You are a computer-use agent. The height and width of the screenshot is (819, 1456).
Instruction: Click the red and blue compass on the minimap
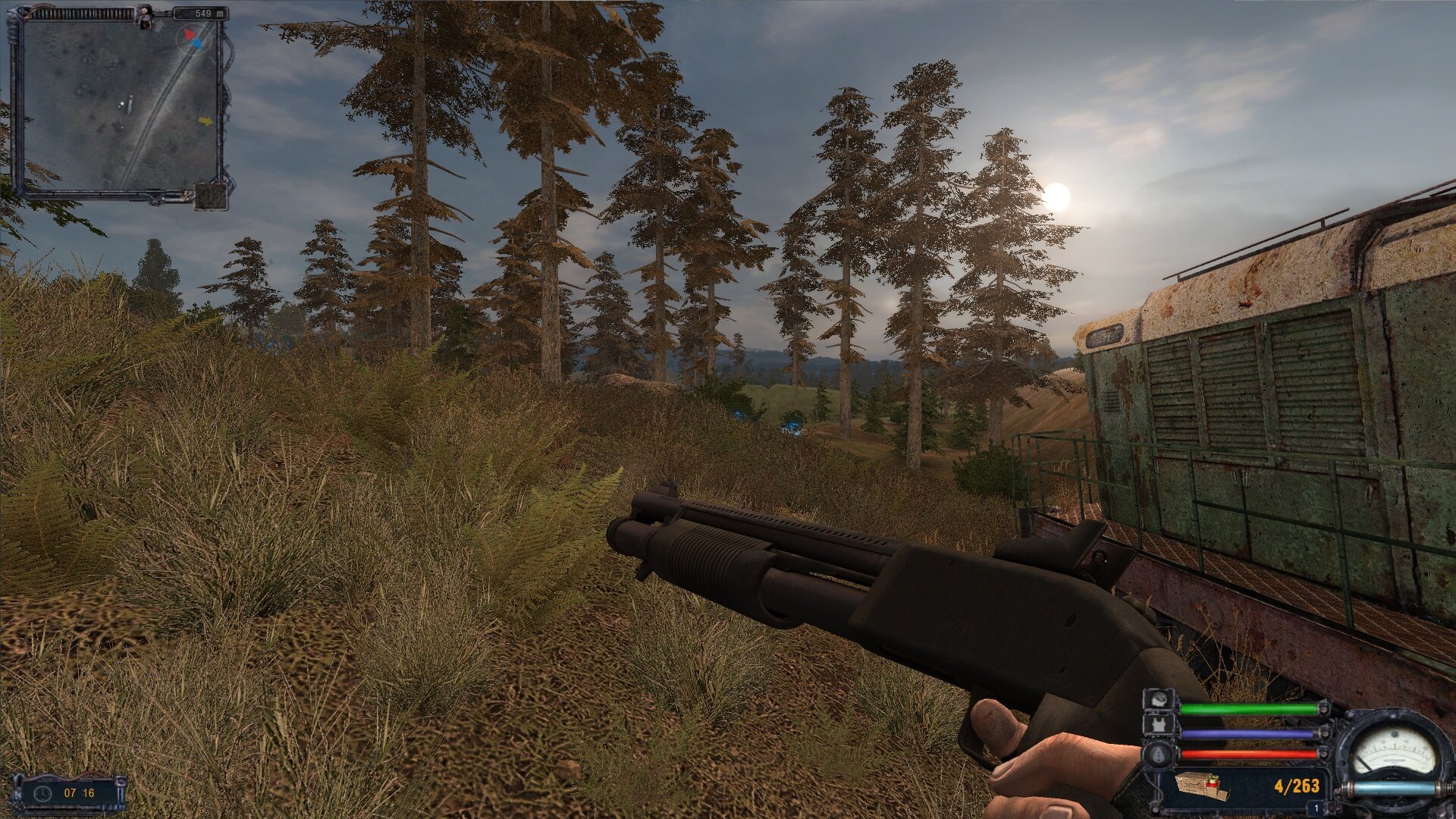click(190, 38)
